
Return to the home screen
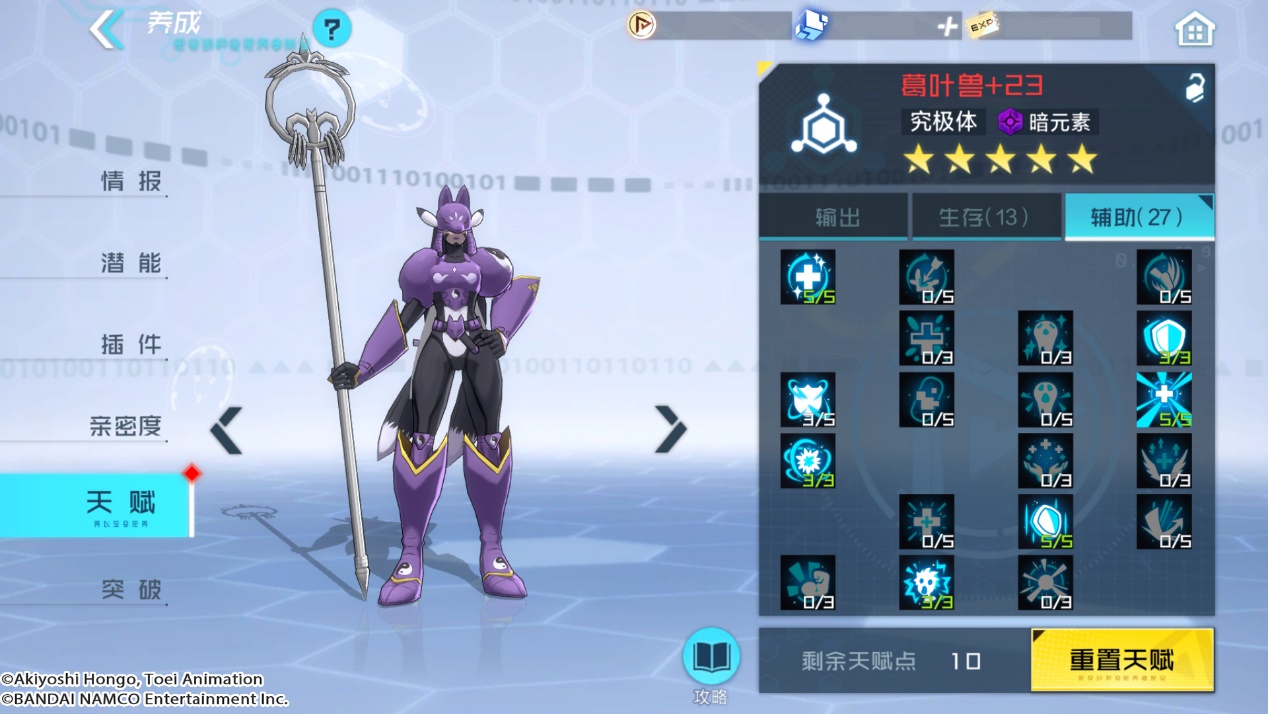pyautogui.click(x=1194, y=30)
